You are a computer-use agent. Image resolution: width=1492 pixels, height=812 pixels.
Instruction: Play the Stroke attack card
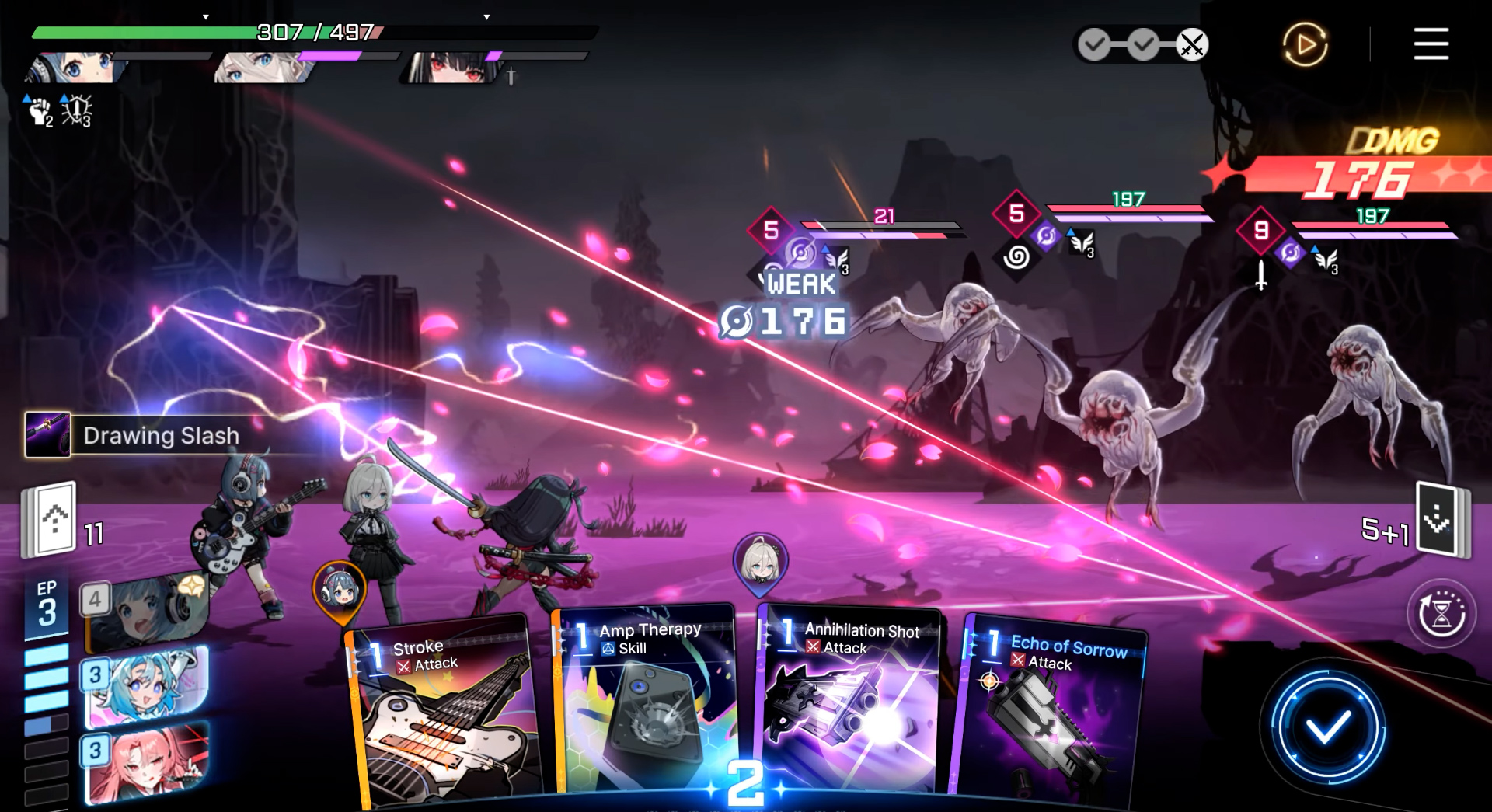tap(443, 715)
